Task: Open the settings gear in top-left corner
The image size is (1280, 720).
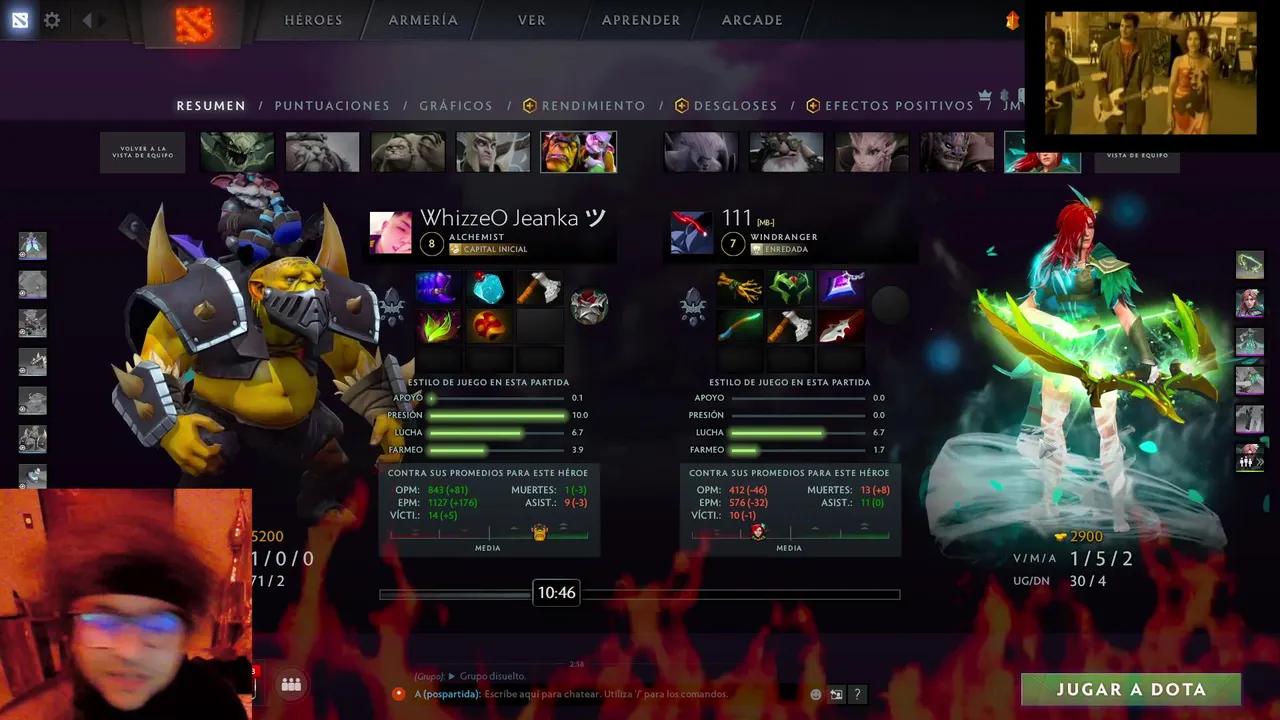Action: click(52, 20)
